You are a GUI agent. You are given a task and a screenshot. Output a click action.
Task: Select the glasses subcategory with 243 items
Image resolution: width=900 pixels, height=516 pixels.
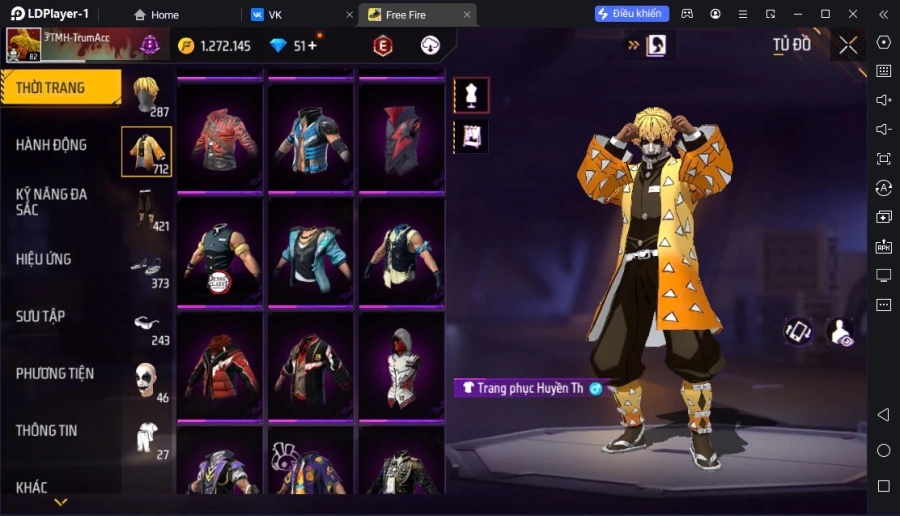click(x=147, y=324)
